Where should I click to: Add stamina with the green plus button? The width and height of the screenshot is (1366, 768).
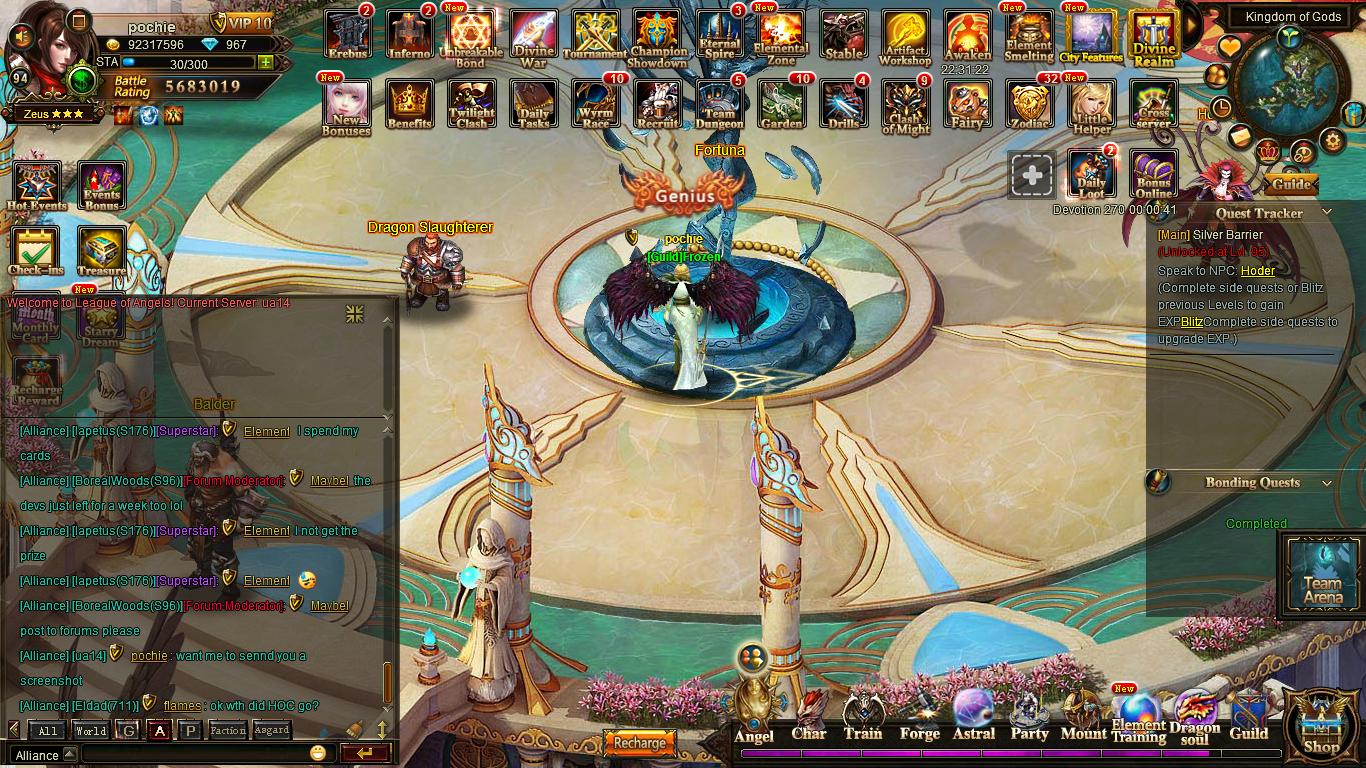click(265, 62)
